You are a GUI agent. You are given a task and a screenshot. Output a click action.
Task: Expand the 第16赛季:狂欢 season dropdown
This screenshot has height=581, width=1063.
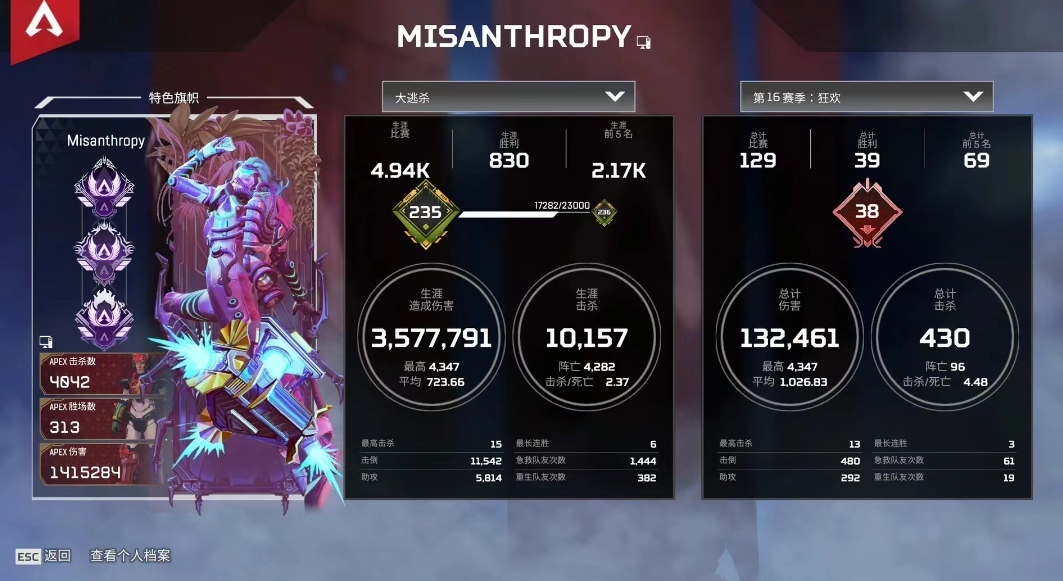click(866, 97)
